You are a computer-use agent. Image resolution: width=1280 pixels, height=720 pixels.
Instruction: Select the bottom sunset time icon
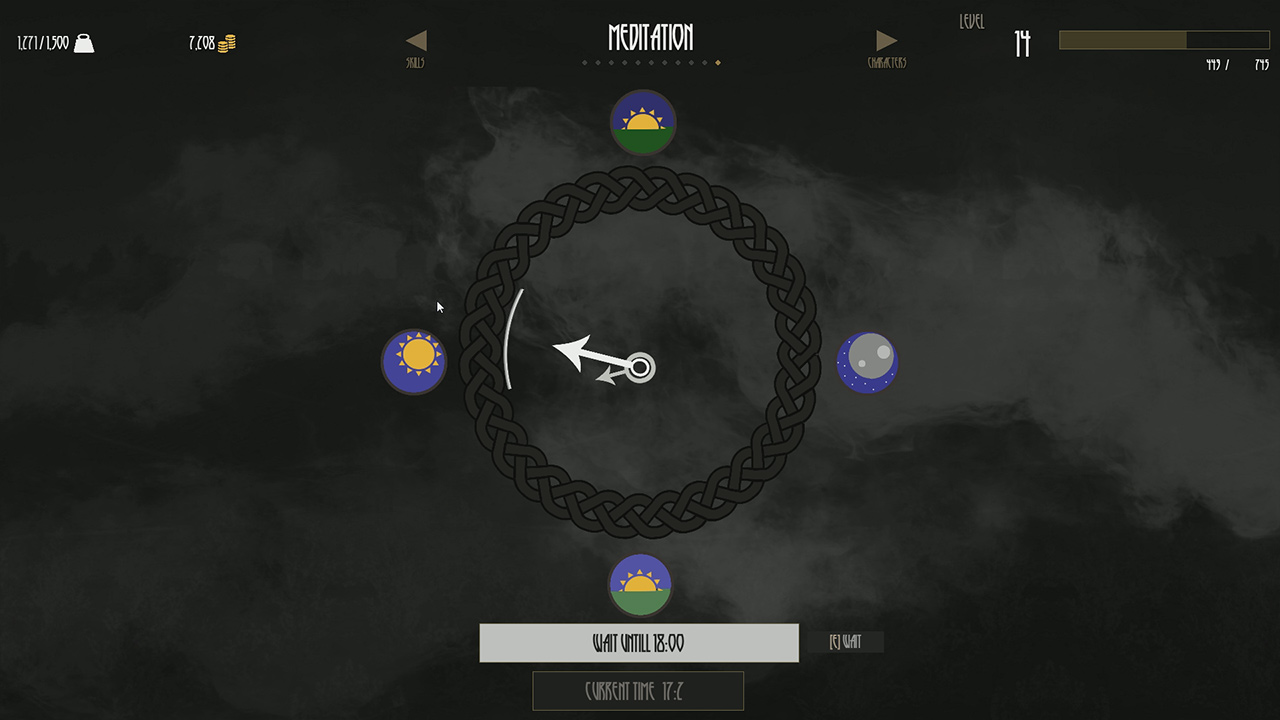click(641, 585)
